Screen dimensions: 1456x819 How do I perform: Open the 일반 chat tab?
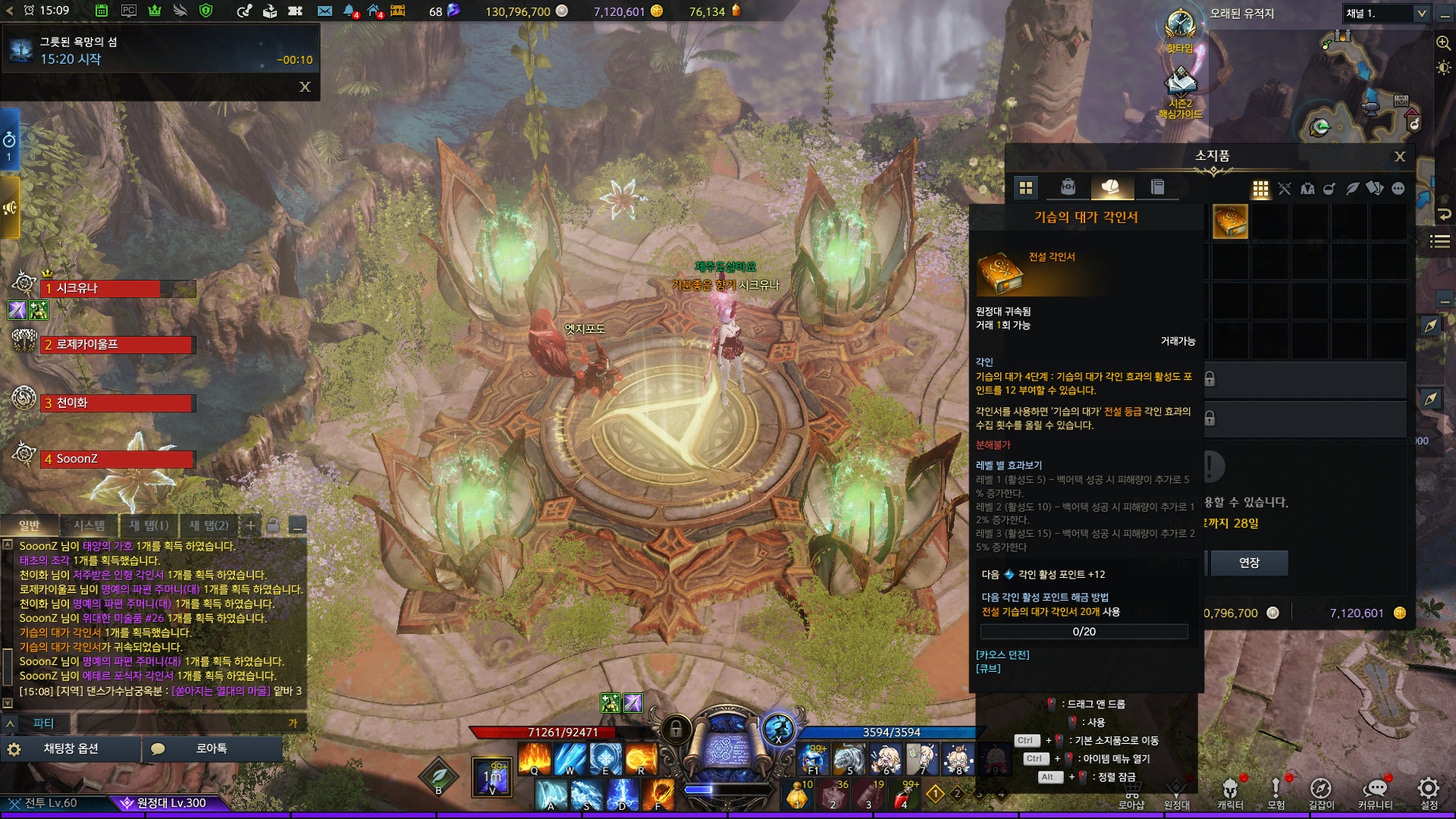[x=30, y=526]
